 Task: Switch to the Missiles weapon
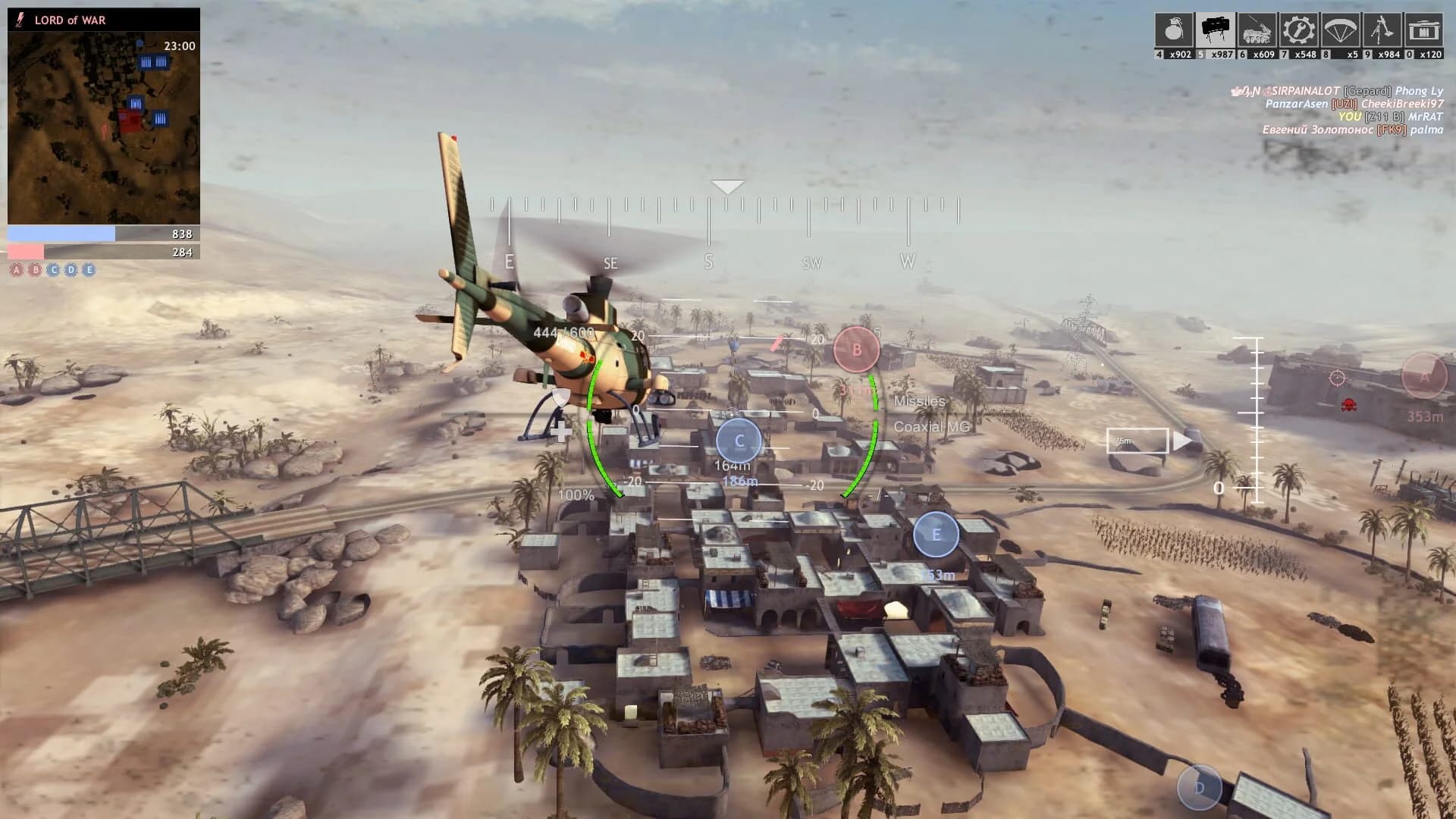tap(919, 401)
